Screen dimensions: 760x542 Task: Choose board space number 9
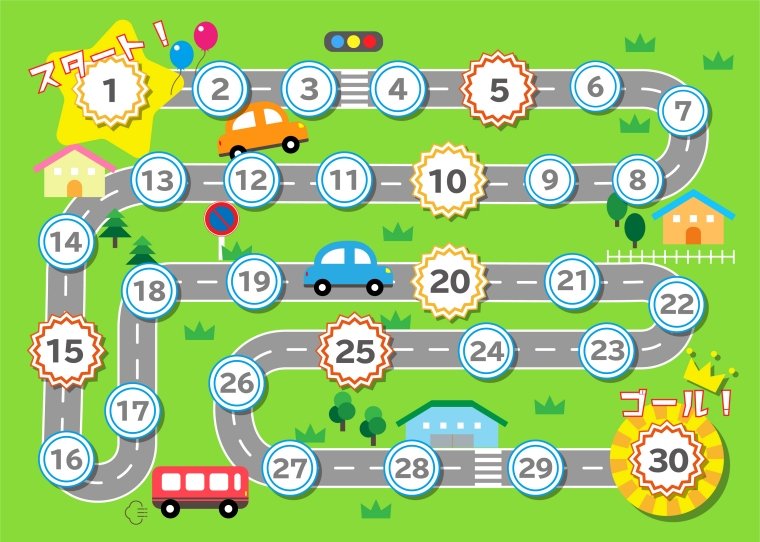click(549, 180)
